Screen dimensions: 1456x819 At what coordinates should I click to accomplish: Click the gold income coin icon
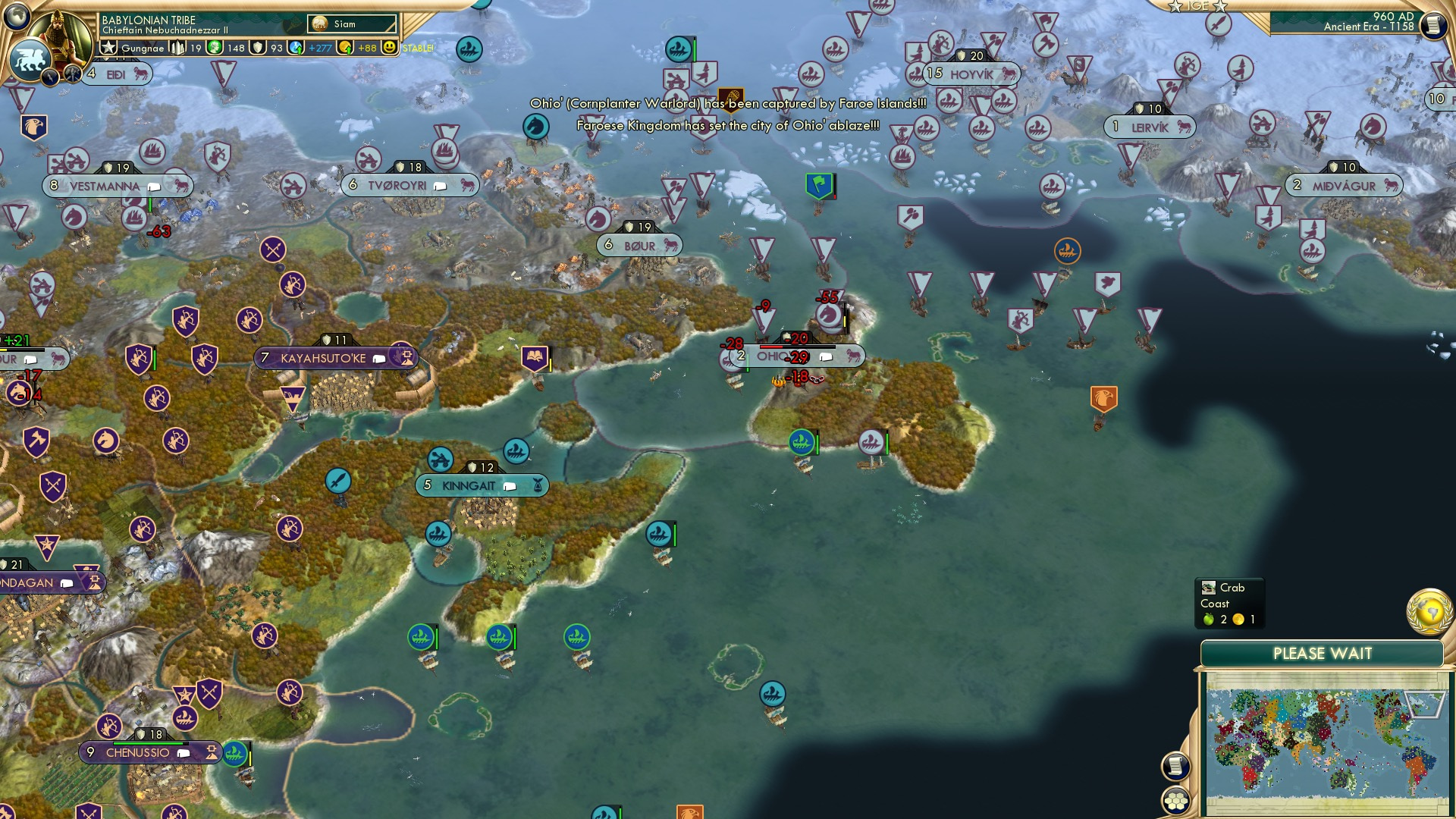[344, 48]
